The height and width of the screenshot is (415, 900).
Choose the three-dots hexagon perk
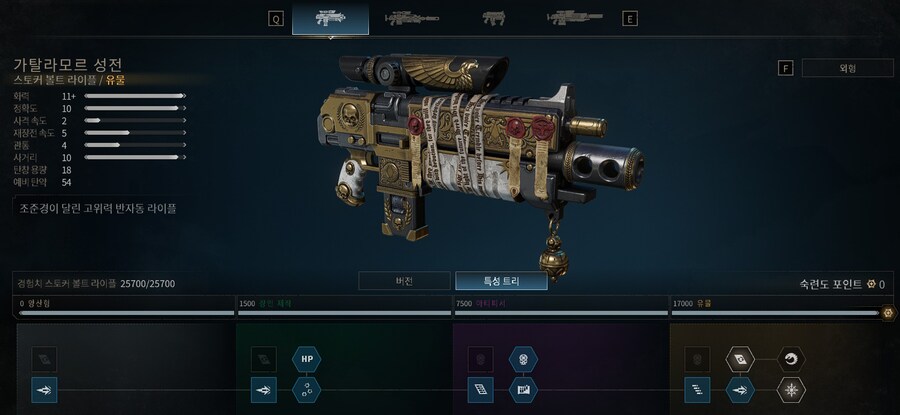coord(307,389)
